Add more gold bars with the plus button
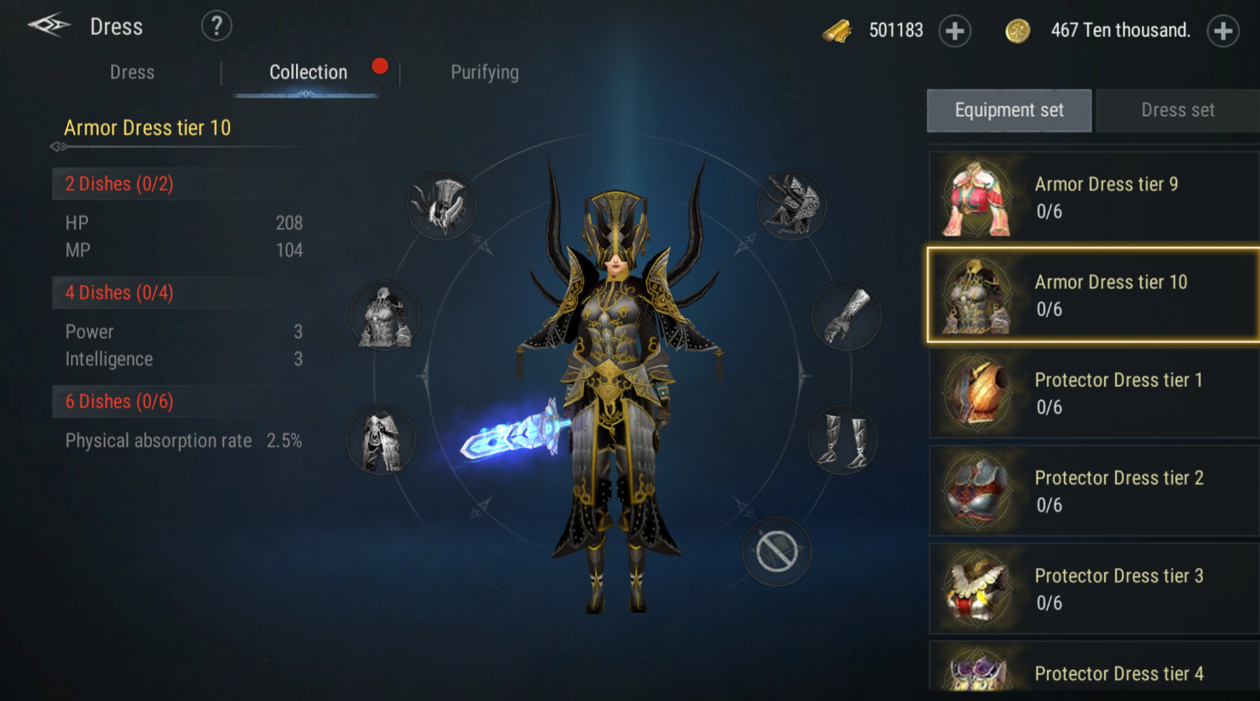Screen dimensions: 1260x701 click(955, 31)
